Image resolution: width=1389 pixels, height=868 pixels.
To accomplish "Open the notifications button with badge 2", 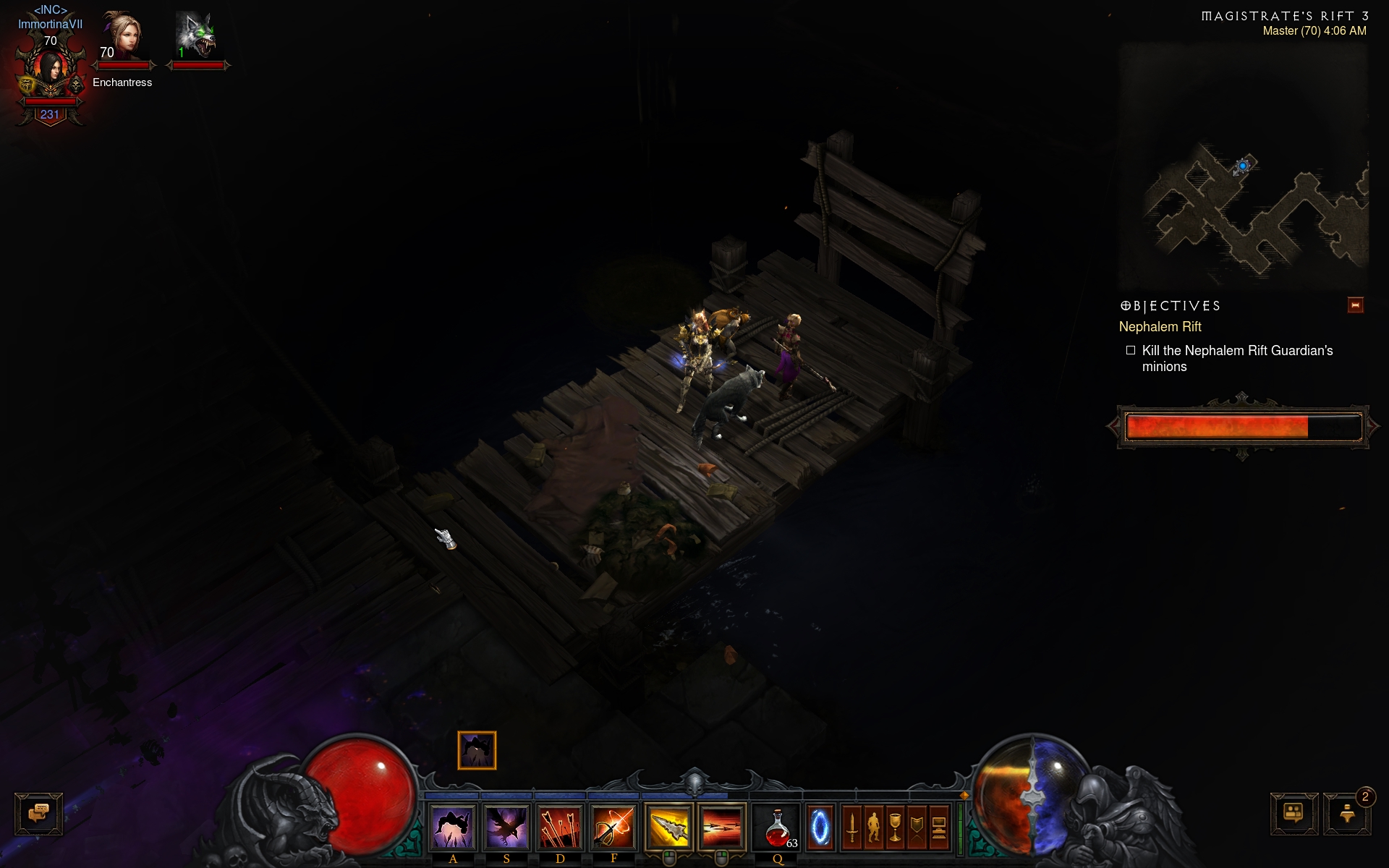I will 1347,814.
